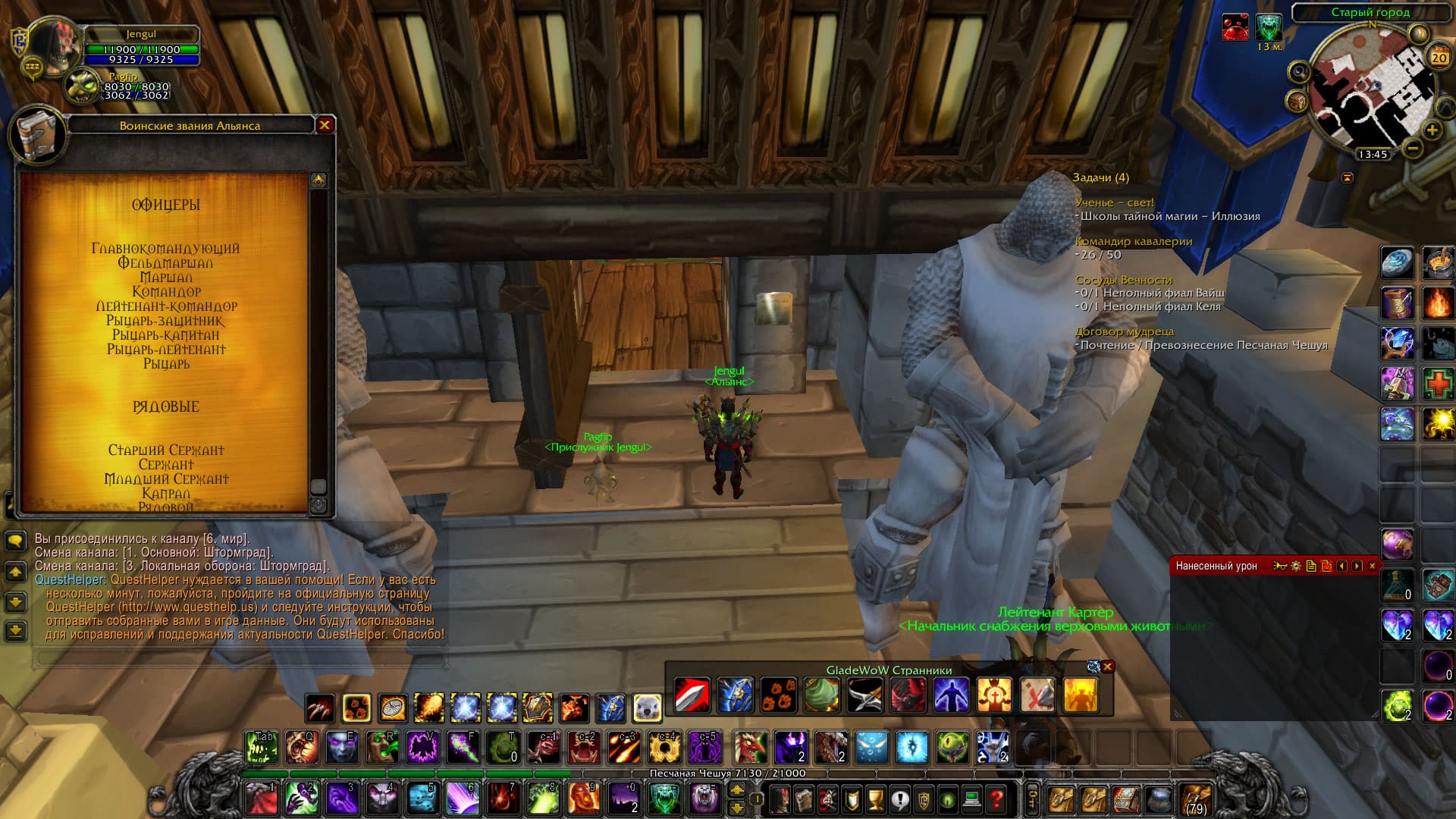Close the Alliance military ranks book window
Screen dimensions: 1456x819
point(325,125)
